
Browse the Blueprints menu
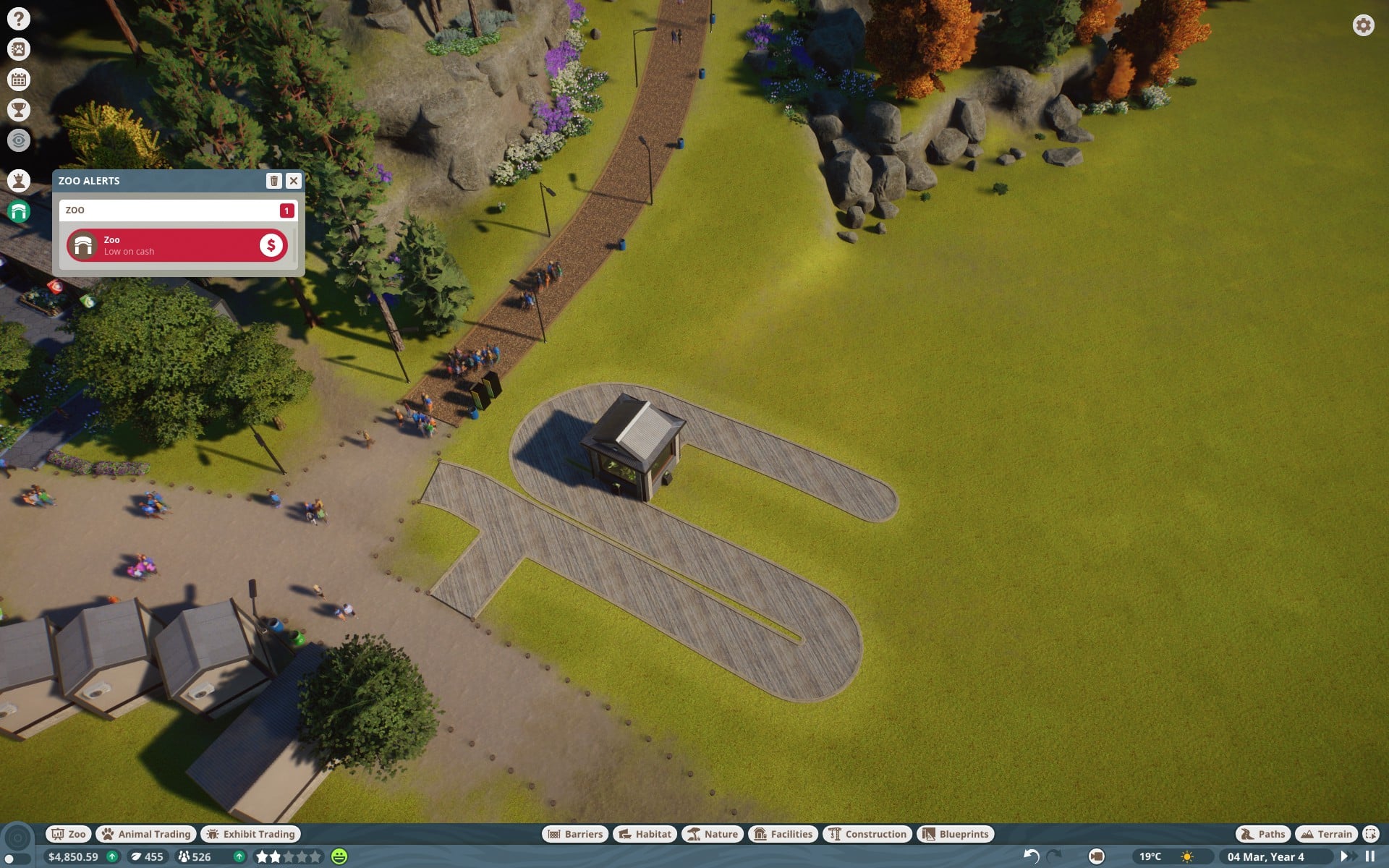tap(956, 834)
